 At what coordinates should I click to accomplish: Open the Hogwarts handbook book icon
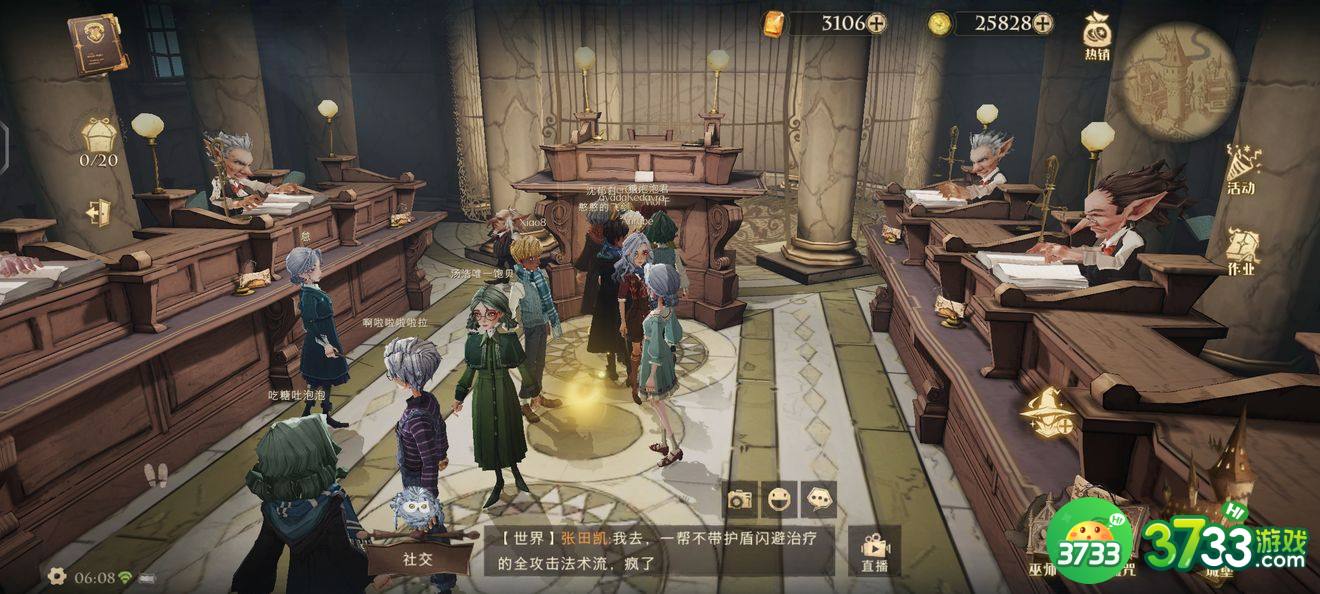click(97, 45)
